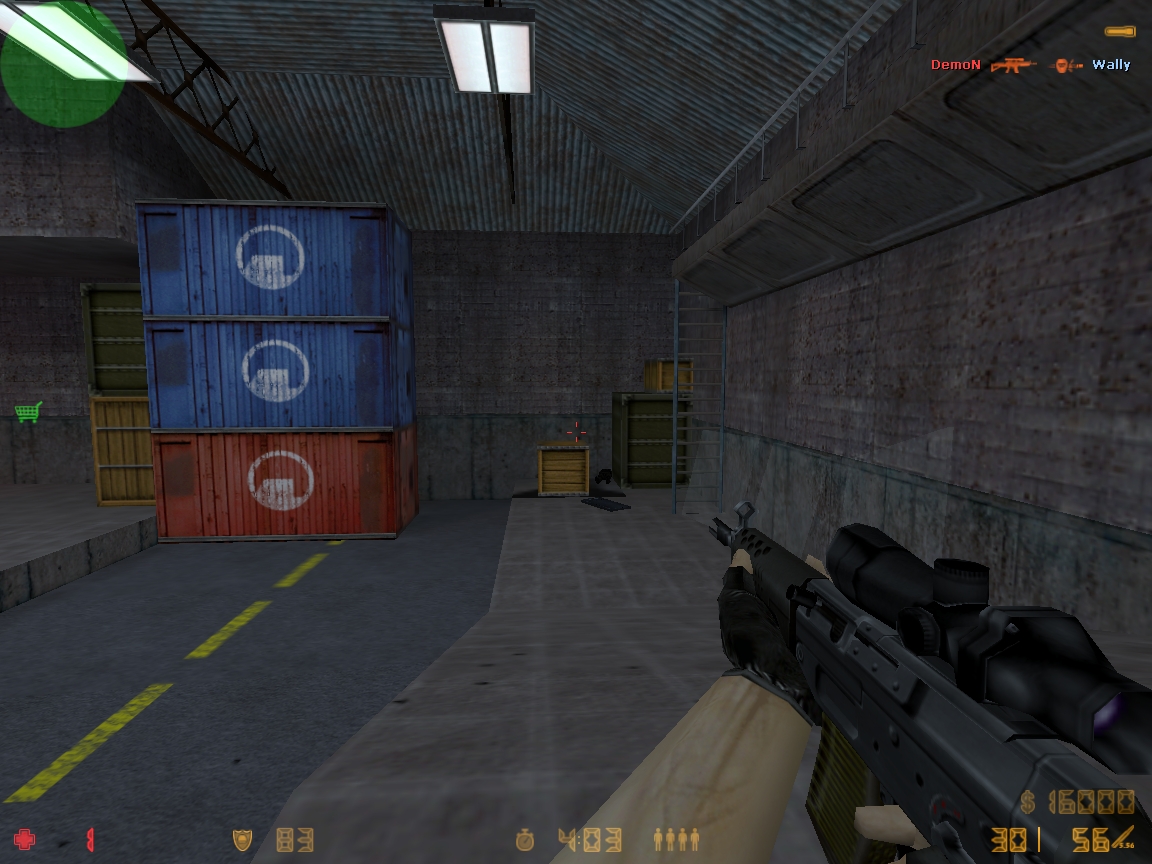The height and width of the screenshot is (864, 1152).
Task: Click the rifle icon in the kill feed
Action: click(1013, 65)
